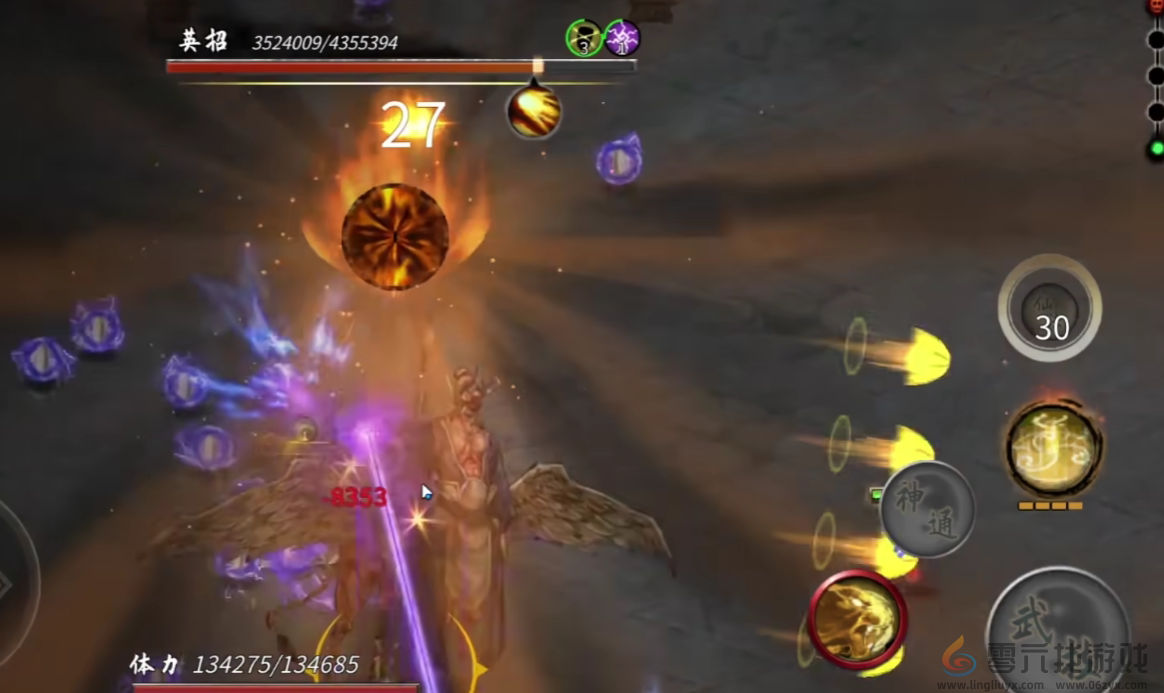The width and height of the screenshot is (1164, 693).
Task: Activate the 仙 skill on 30 cooldown
Action: (1050, 308)
